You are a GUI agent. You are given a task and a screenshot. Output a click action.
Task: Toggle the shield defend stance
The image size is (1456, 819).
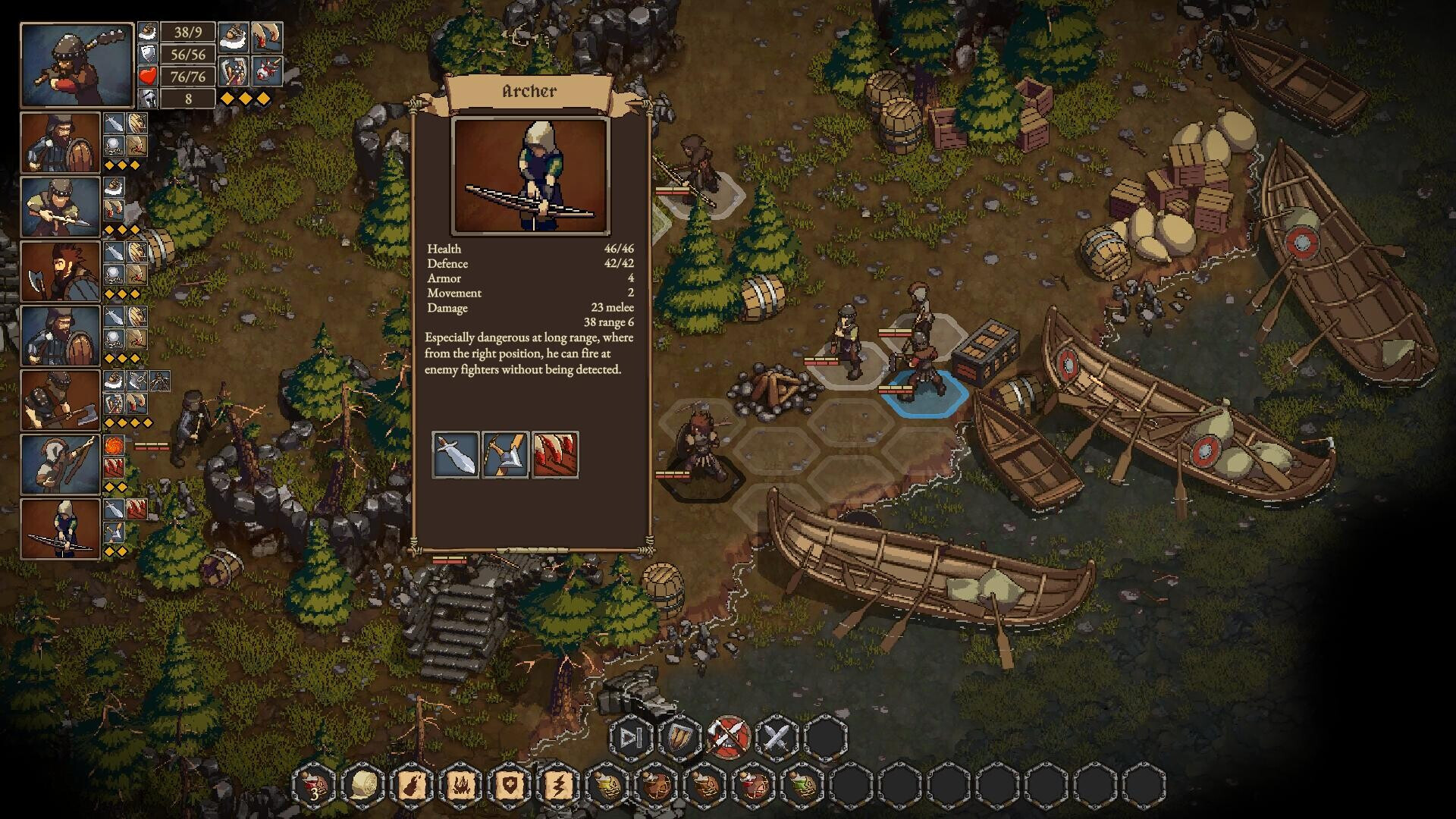(679, 736)
